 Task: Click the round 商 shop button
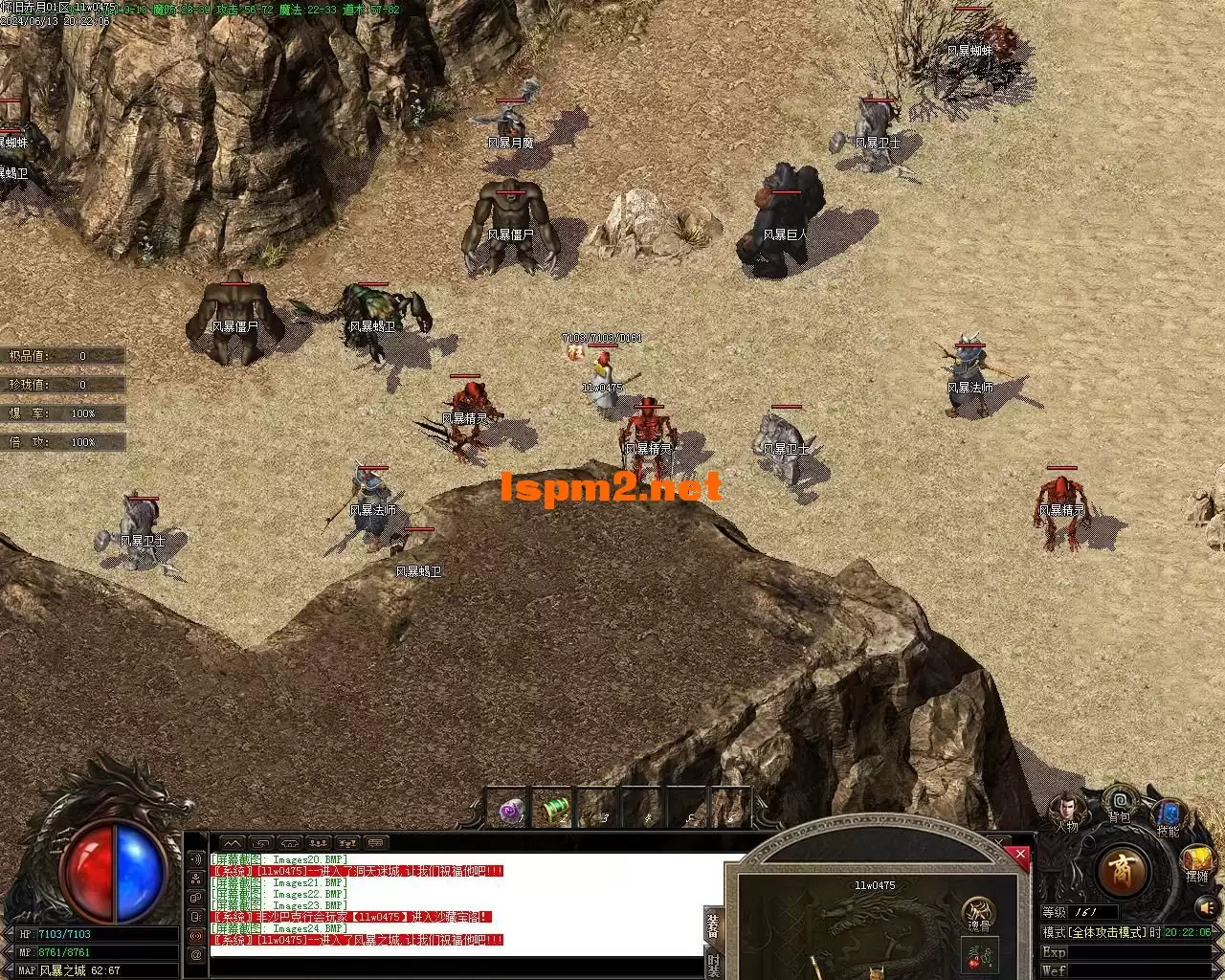tap(1122, 871)
